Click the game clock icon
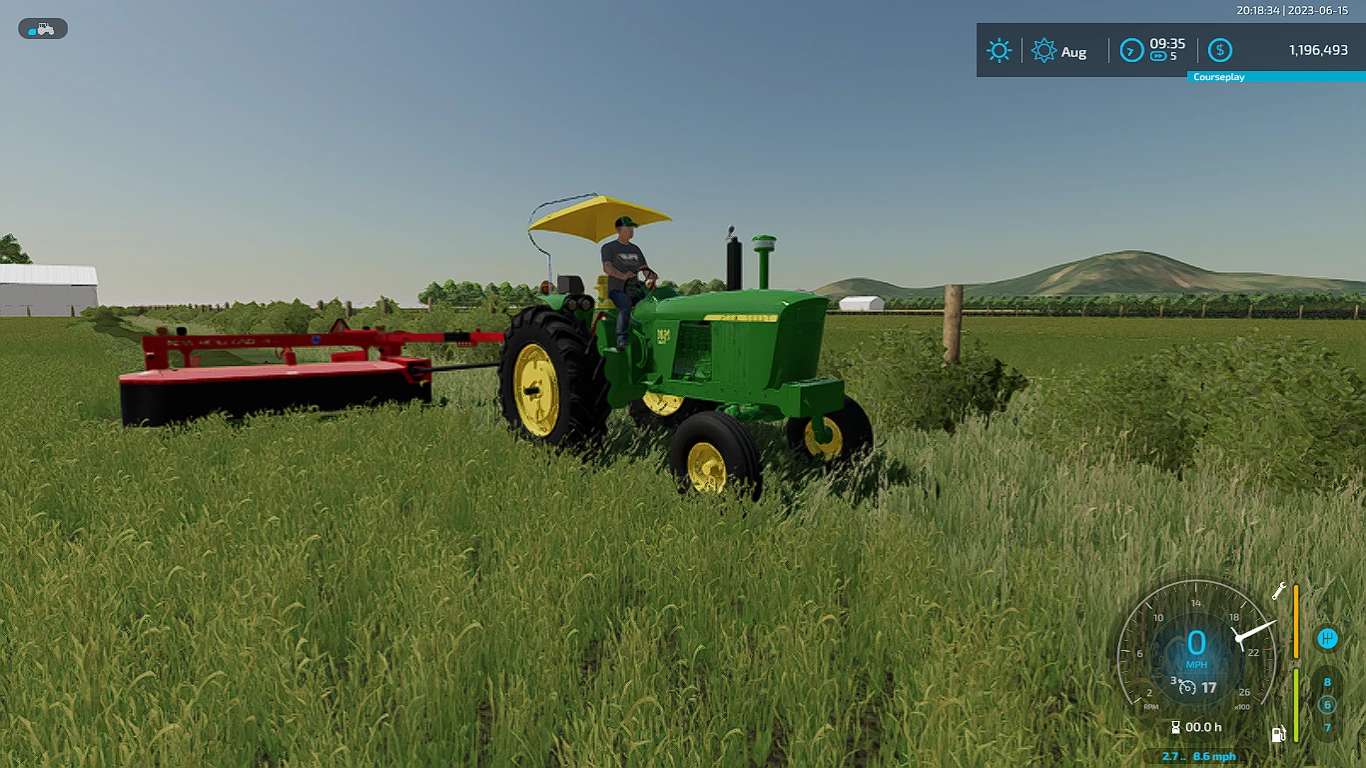 coord(1131,51)
